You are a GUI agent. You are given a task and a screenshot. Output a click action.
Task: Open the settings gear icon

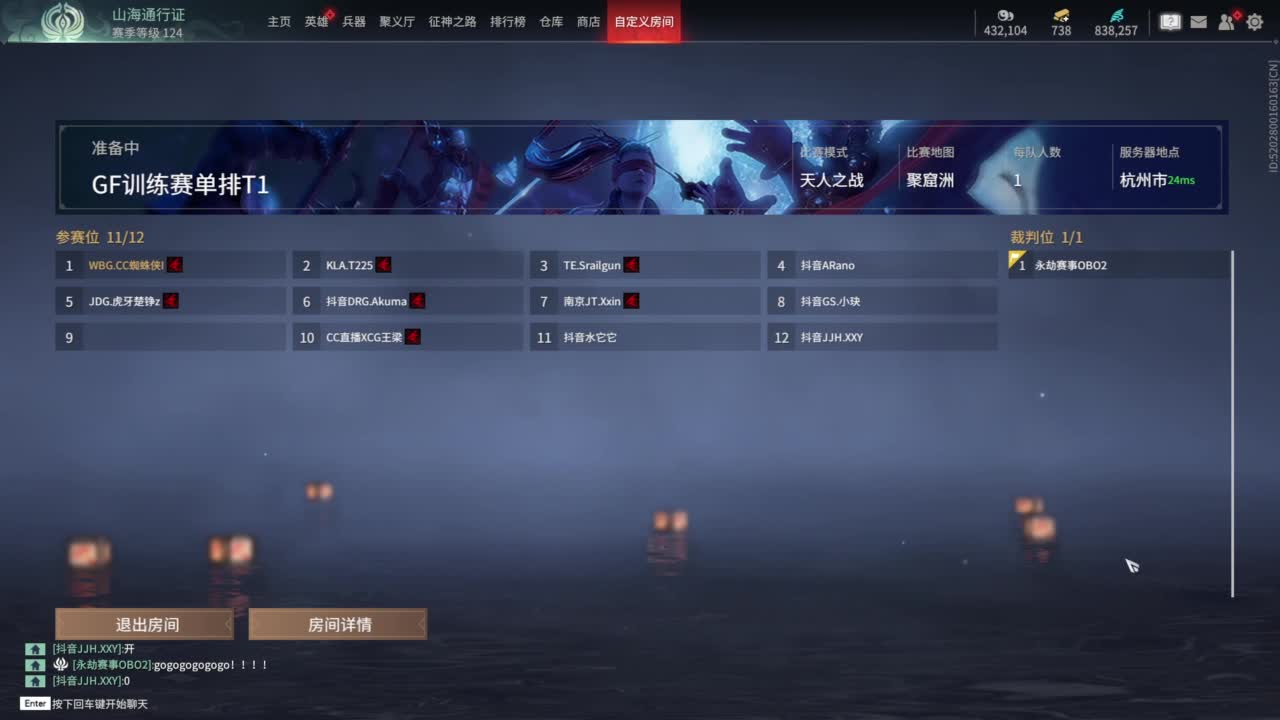tap(1253, 21)
